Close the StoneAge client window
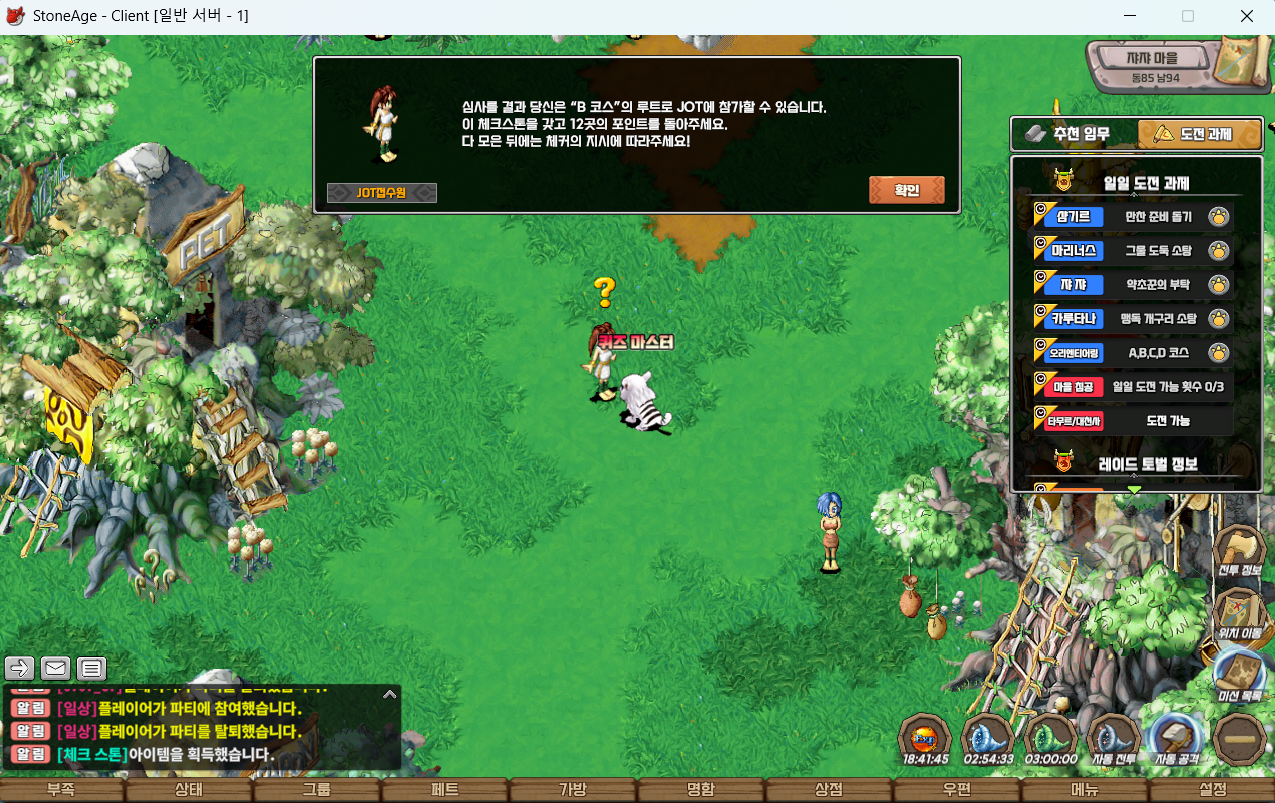Image resolution: width=1275 pixels, height=803 pixels. click(x=1247, y=16)
